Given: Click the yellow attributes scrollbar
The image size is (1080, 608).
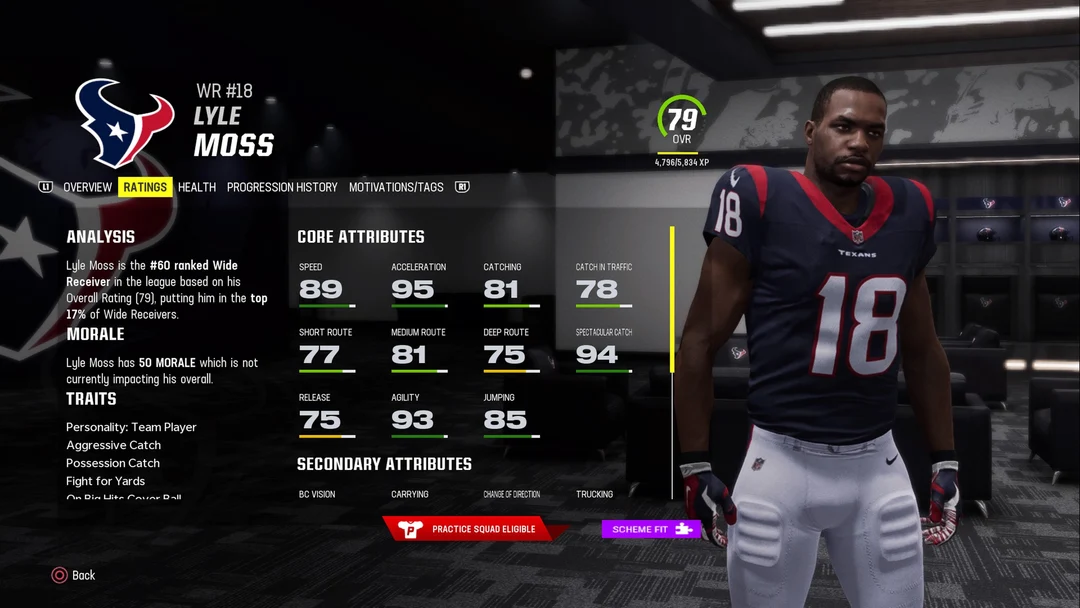Looking at the screenshot, I should tap(672, 300).
